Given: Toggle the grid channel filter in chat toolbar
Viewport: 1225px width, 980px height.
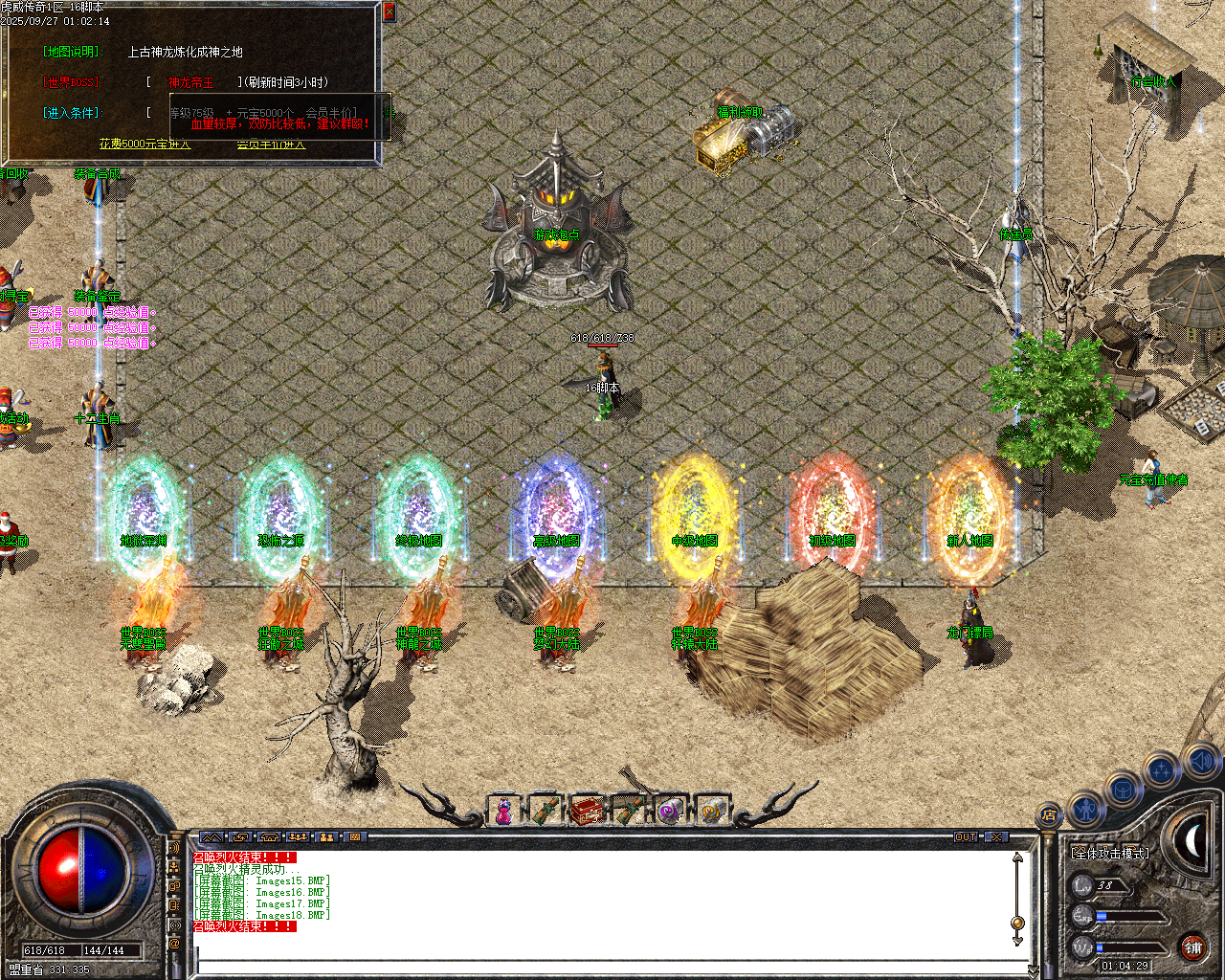Looking at the screenshot, I should pyautogui.click(x=354, y=837).
